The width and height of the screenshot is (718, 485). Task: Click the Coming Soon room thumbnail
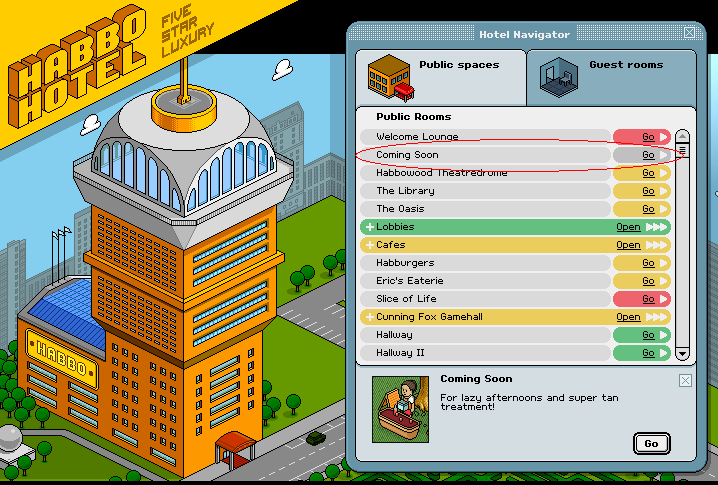[x=400, y=410]
